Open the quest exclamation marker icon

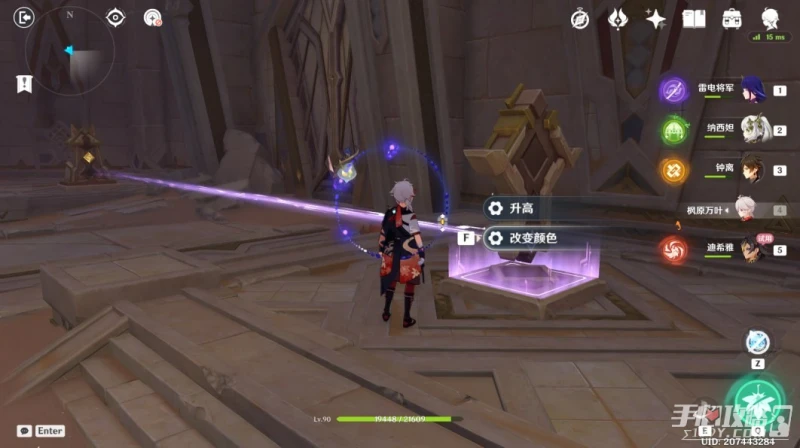[x=24, y=84]
